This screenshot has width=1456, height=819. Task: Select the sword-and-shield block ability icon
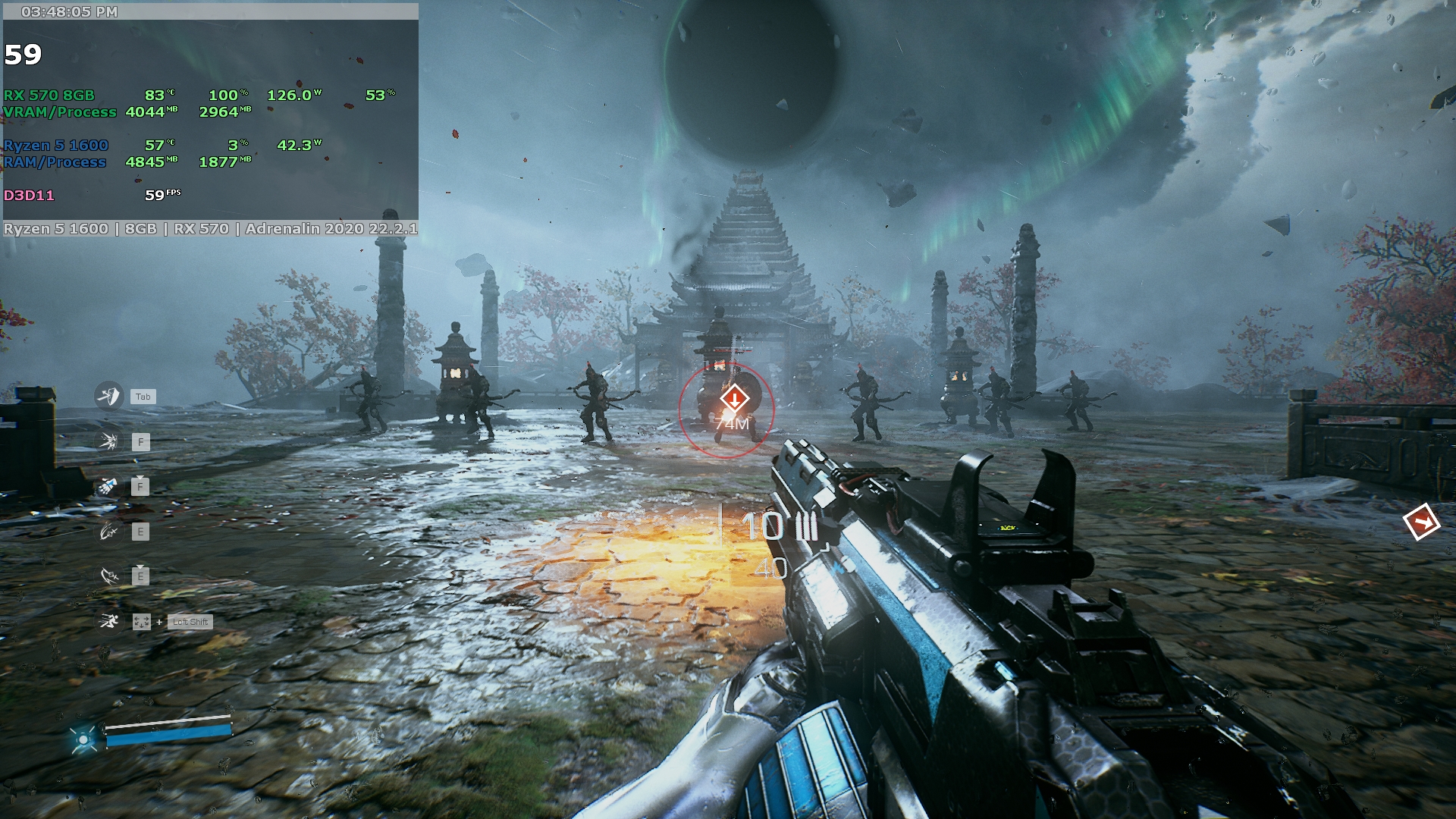coord(108,395)
